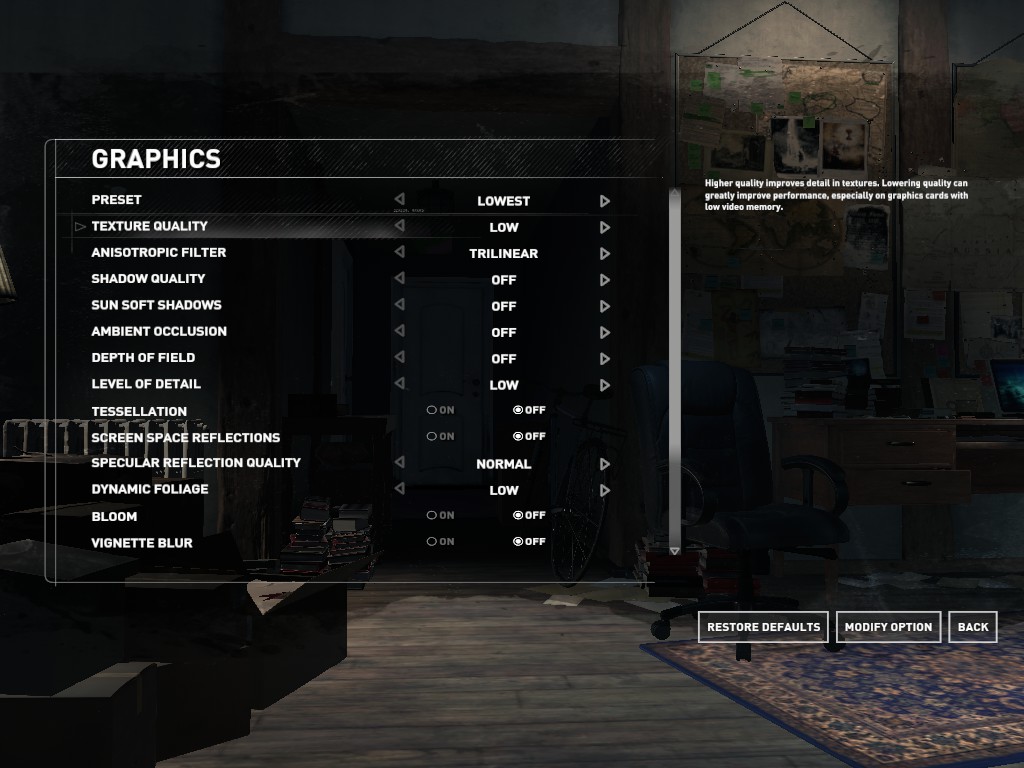Go back with the Back button
Image resolution: width=1024 pixels, height=768 pixels.
click(973, 627)
